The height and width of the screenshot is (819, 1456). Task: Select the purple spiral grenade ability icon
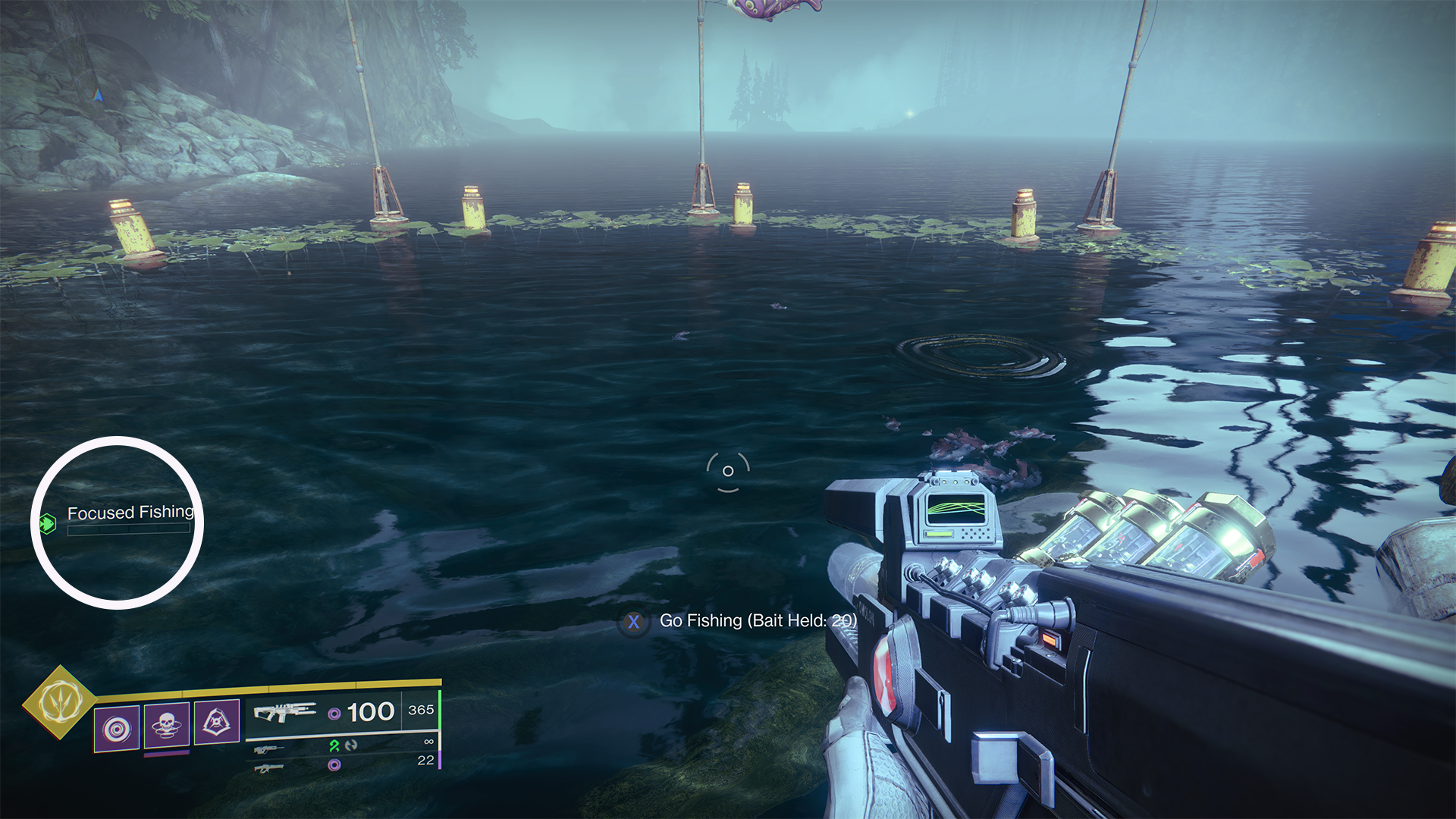click(117, 728)
